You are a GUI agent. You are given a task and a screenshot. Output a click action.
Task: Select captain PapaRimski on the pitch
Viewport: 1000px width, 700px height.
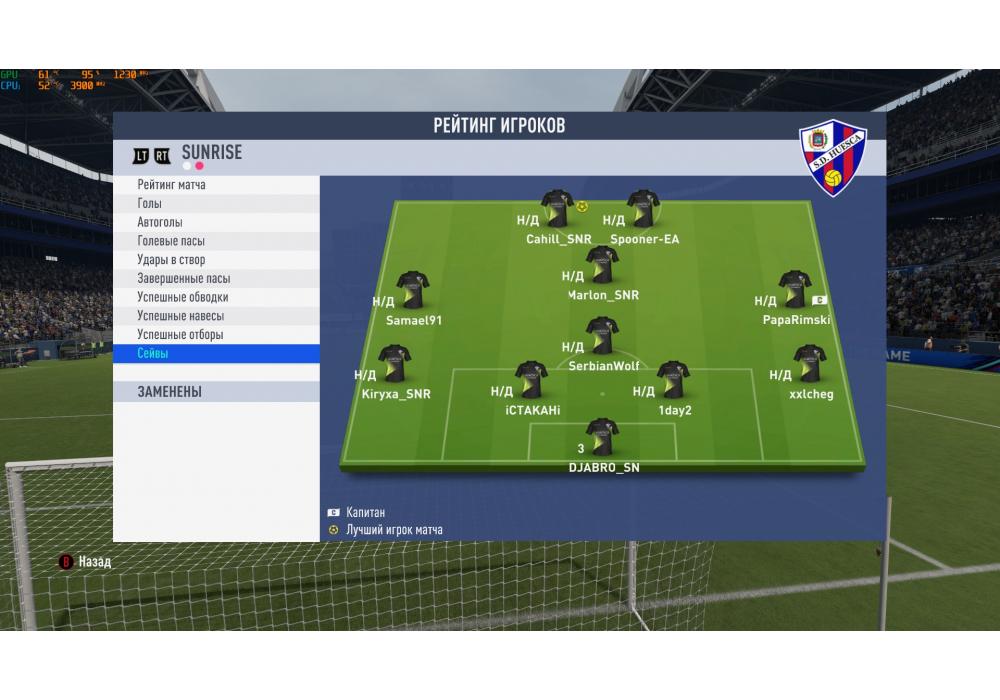click(x=795, y=290)
